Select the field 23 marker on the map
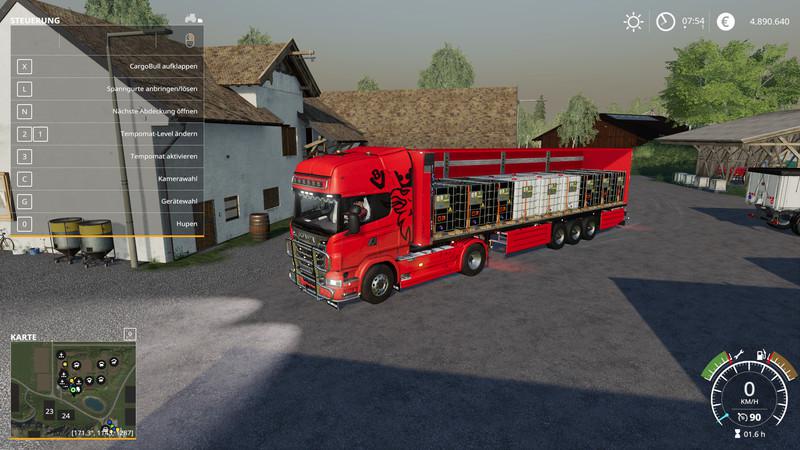The height and width of the screenshot is (450, 800). (x=49, y=410)
